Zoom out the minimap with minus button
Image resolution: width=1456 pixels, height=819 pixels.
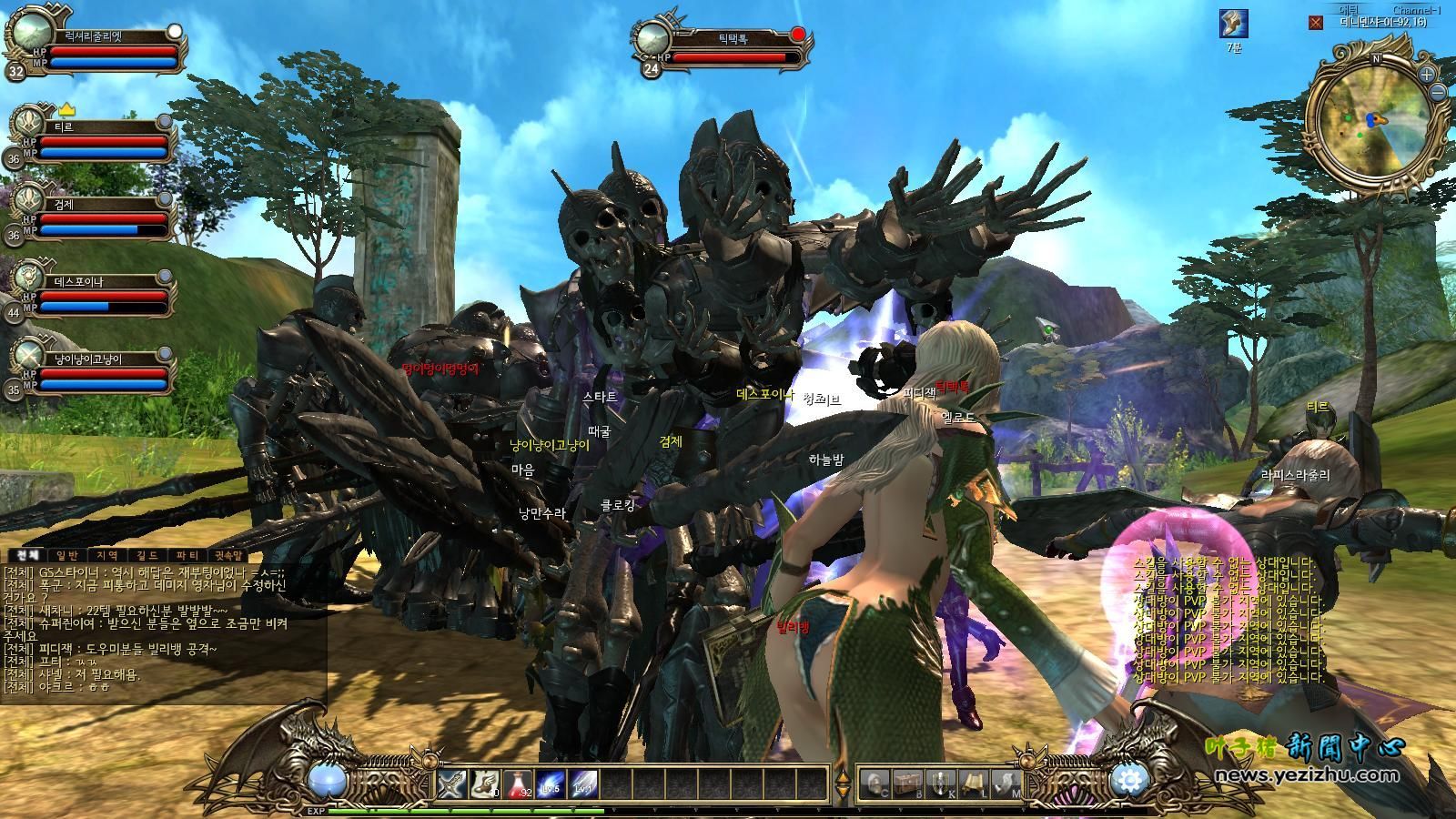(x=1438, y=92)
